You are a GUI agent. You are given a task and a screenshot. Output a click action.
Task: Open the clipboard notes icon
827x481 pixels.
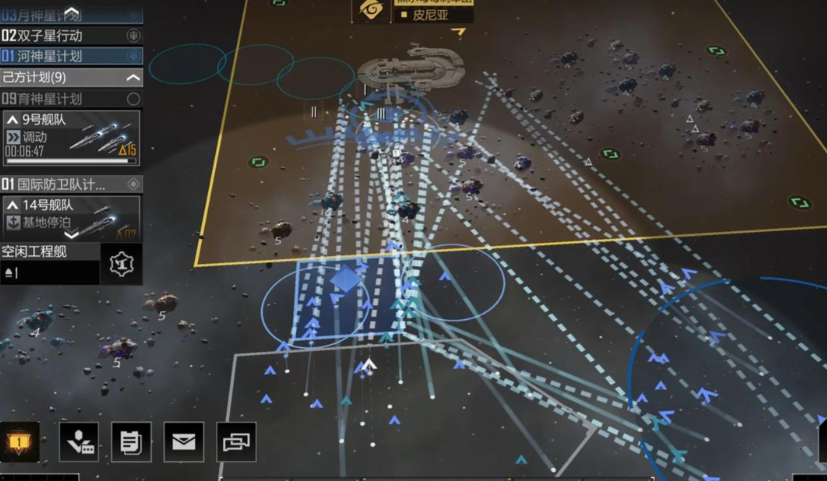(131, 442)
